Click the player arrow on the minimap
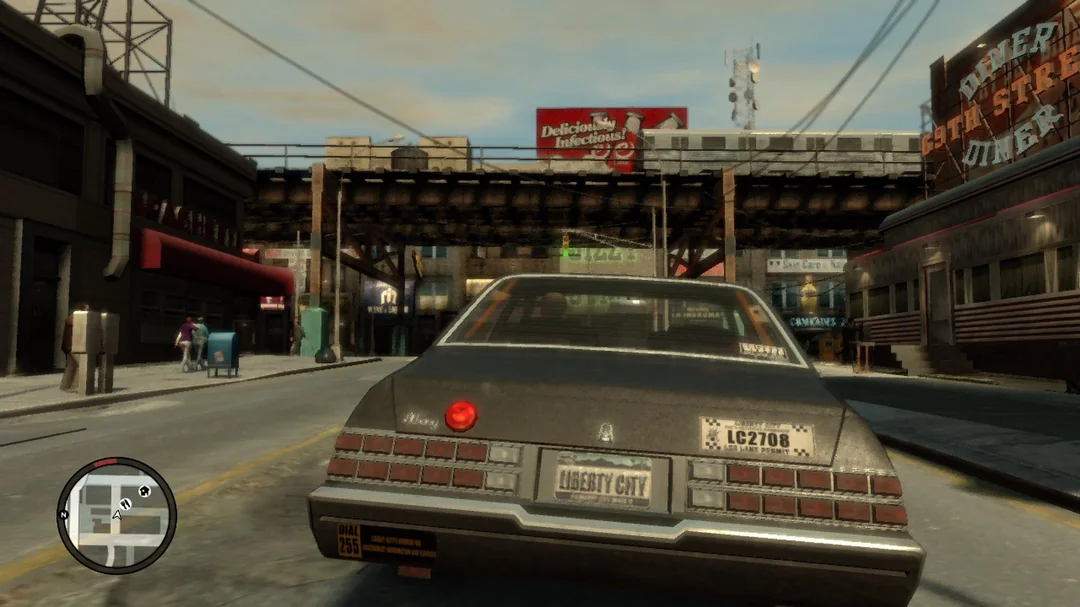This screenshot has height=607, width=1080. click(117, 514)
